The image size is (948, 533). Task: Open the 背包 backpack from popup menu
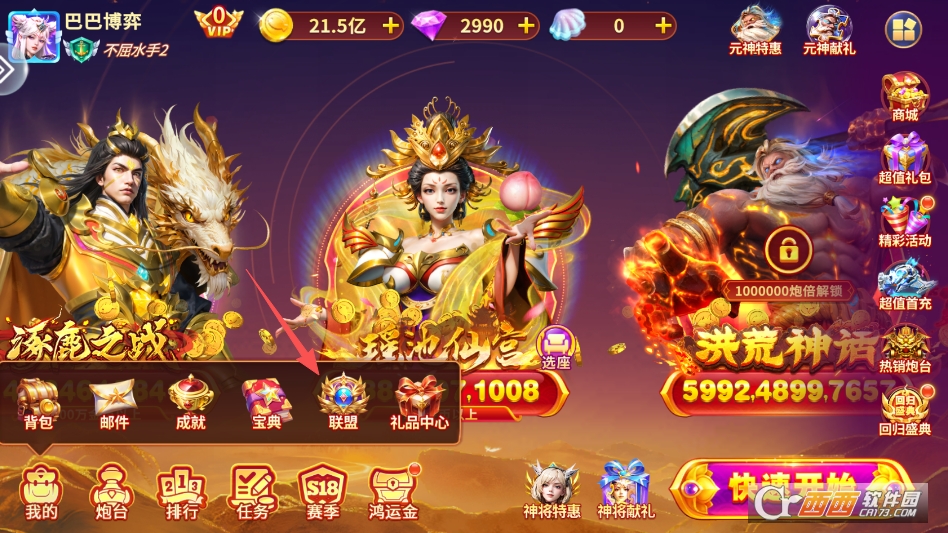(39, 402)
